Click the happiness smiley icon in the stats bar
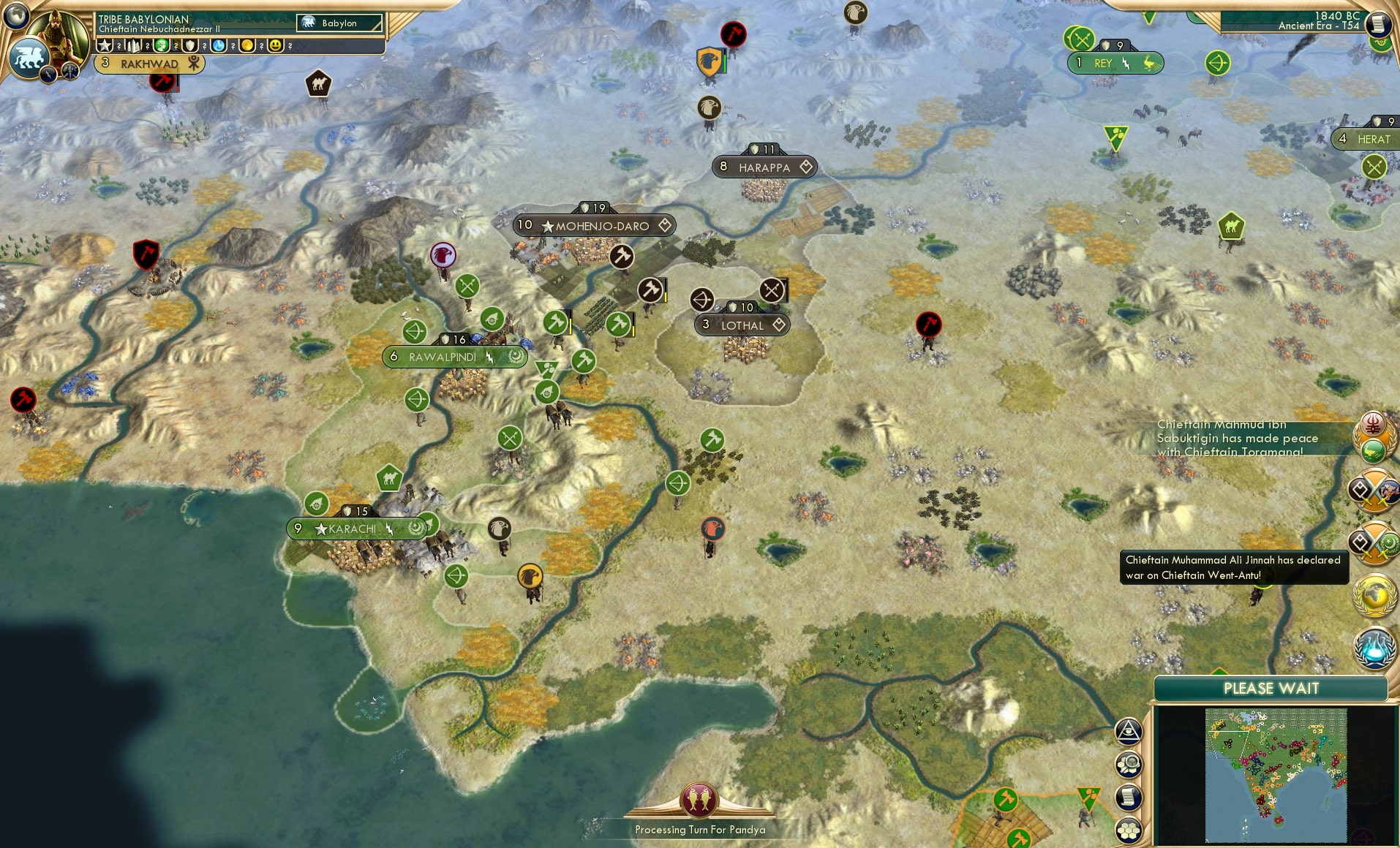This screenshot has height=848, width=1400. [x=276, y=45]
